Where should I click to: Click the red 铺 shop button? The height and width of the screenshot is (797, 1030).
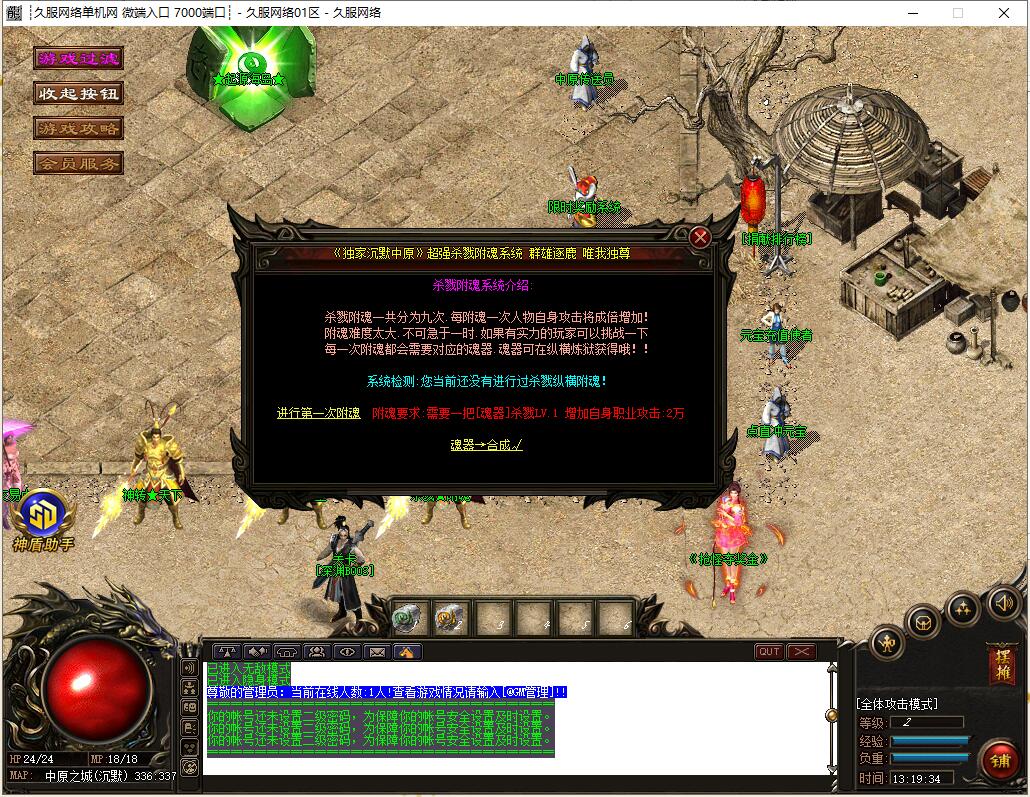tap(1000, 760)
